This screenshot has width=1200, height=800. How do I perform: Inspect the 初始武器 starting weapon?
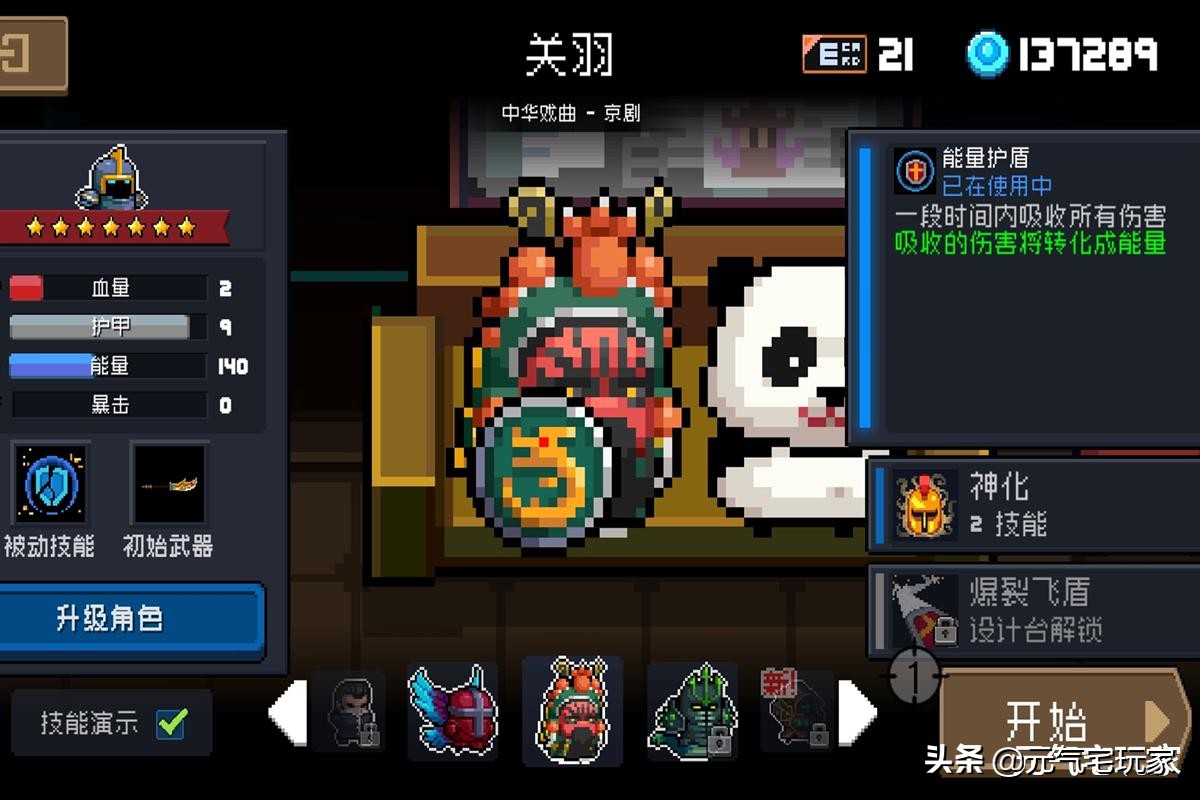click(x=169, y=485)
